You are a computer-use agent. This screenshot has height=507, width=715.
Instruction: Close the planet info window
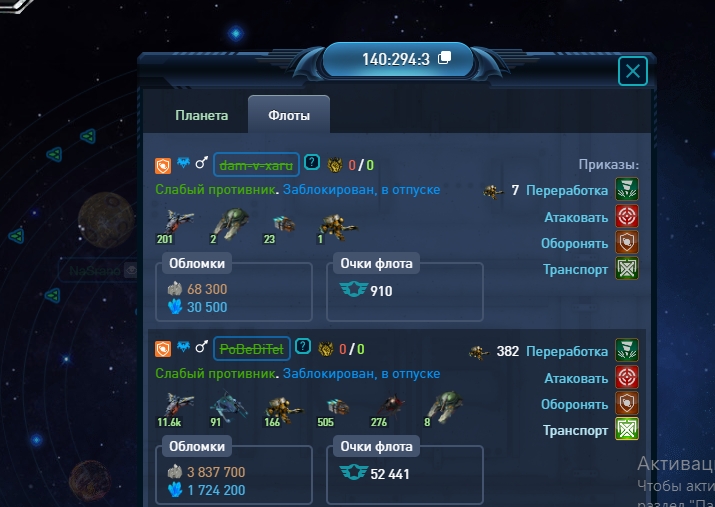633,71
